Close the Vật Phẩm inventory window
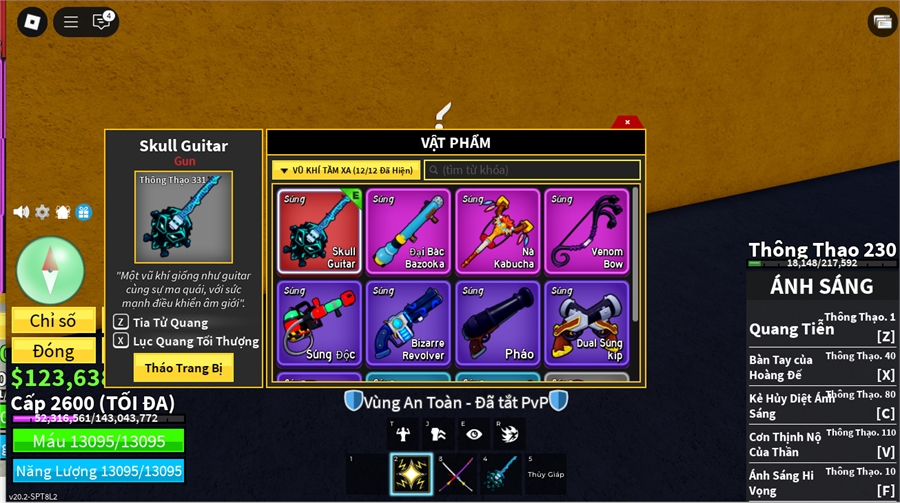The width and height of the screenshot is (900, 503). [x=627, y=122]
